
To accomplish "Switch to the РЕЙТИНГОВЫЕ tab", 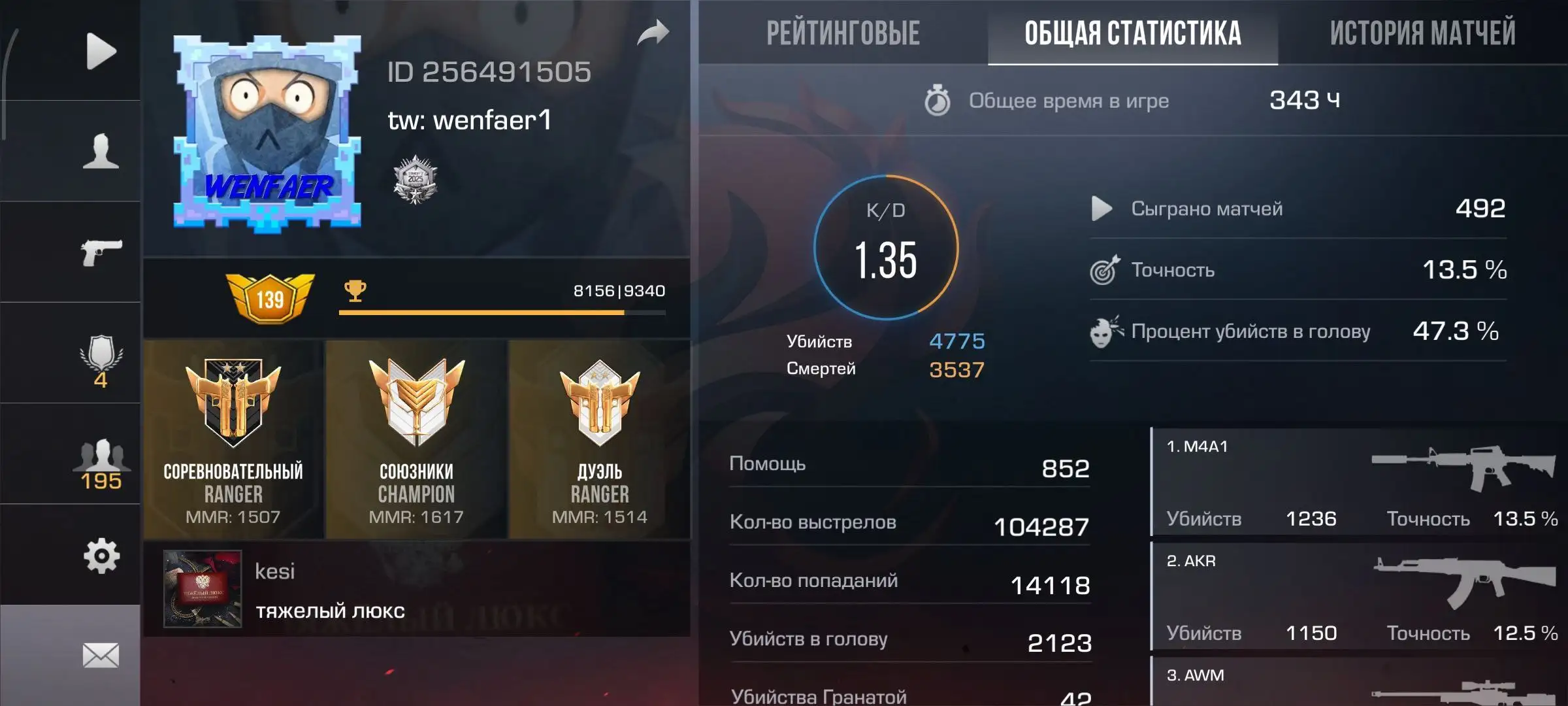I will 843,31.
